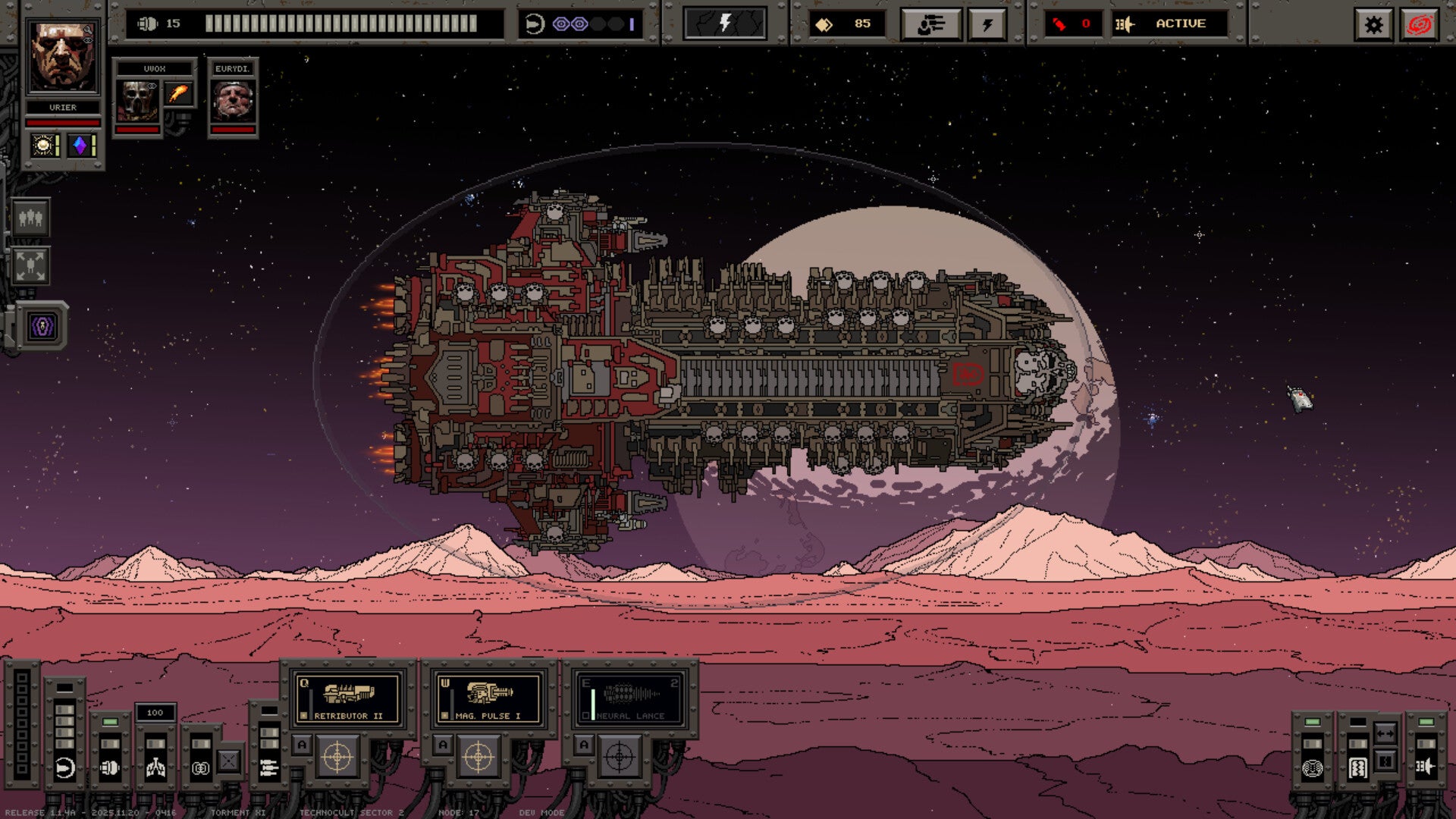This screenshot has width=1456, height=819.
Task: Select the lungs life-support system icon
Action: (x=155, y=767)
